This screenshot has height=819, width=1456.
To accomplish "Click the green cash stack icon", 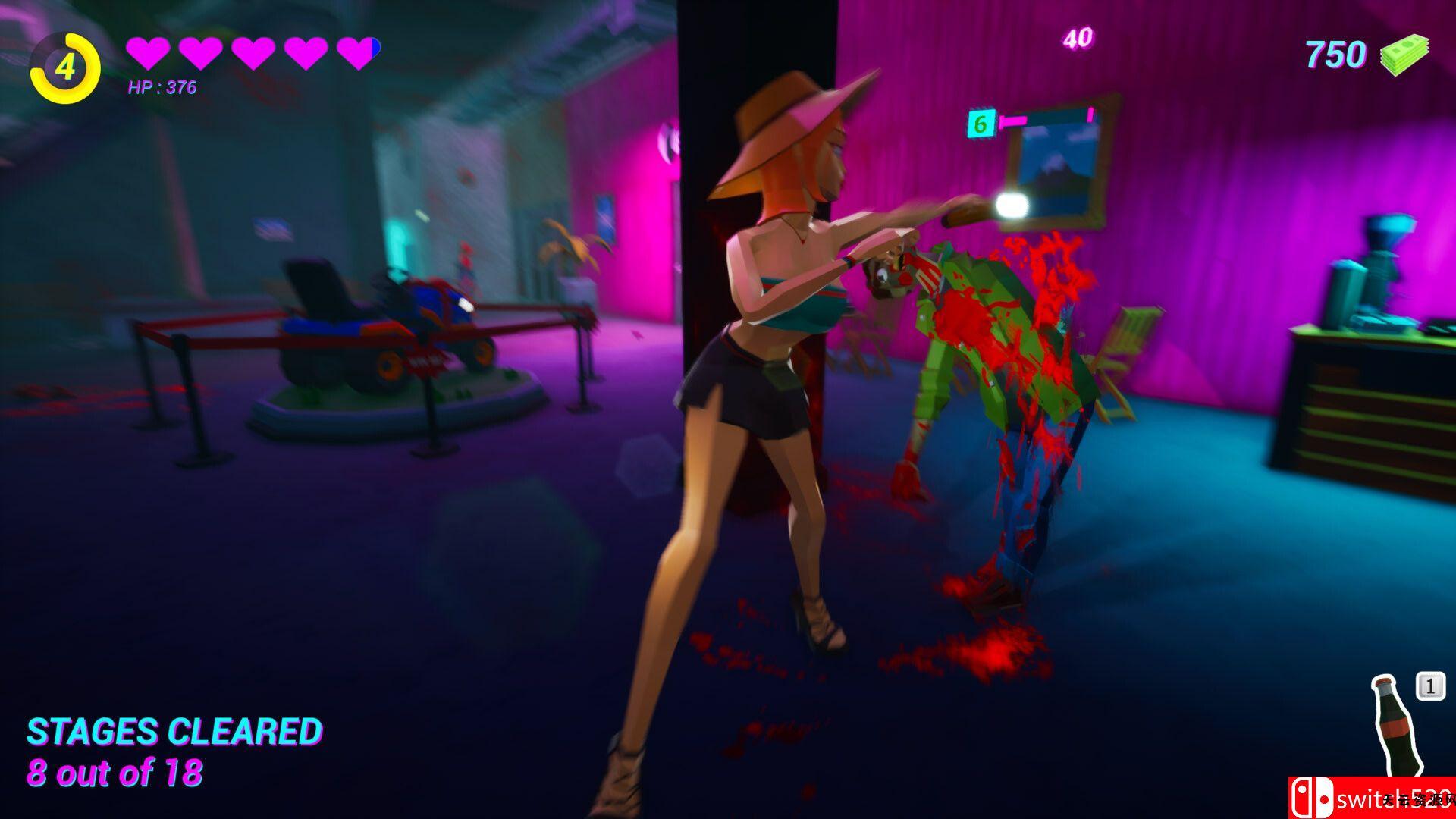I will click(x=1404, y=55).
